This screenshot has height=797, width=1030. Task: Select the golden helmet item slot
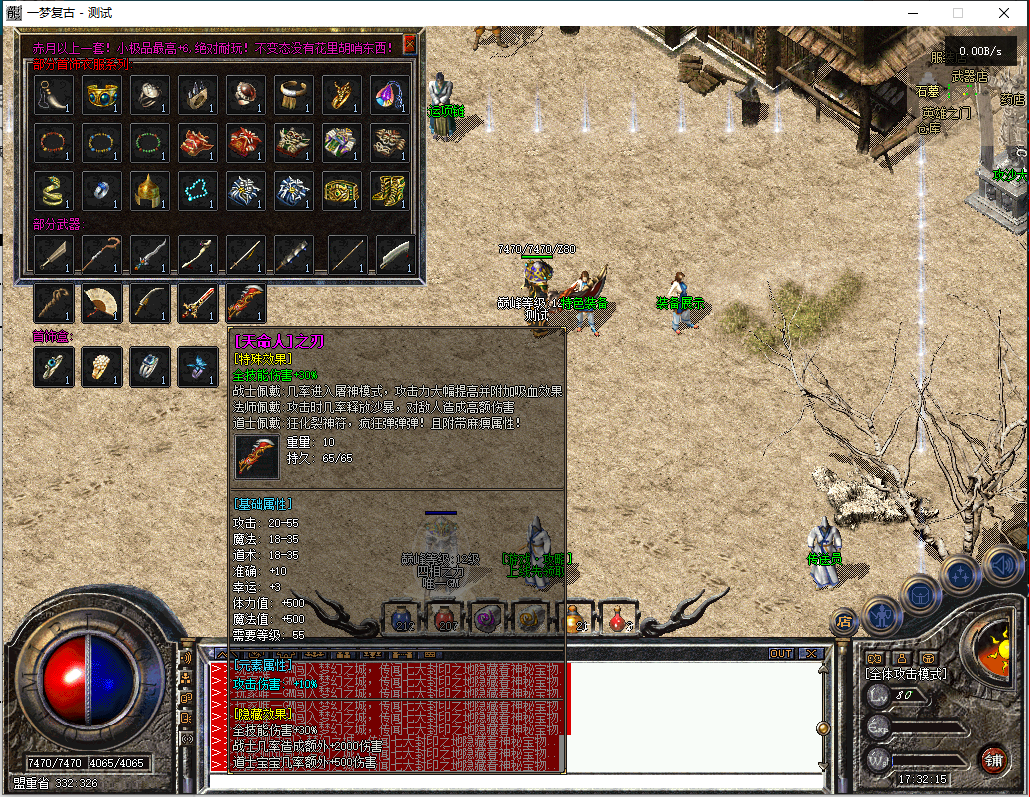[150, 190]
